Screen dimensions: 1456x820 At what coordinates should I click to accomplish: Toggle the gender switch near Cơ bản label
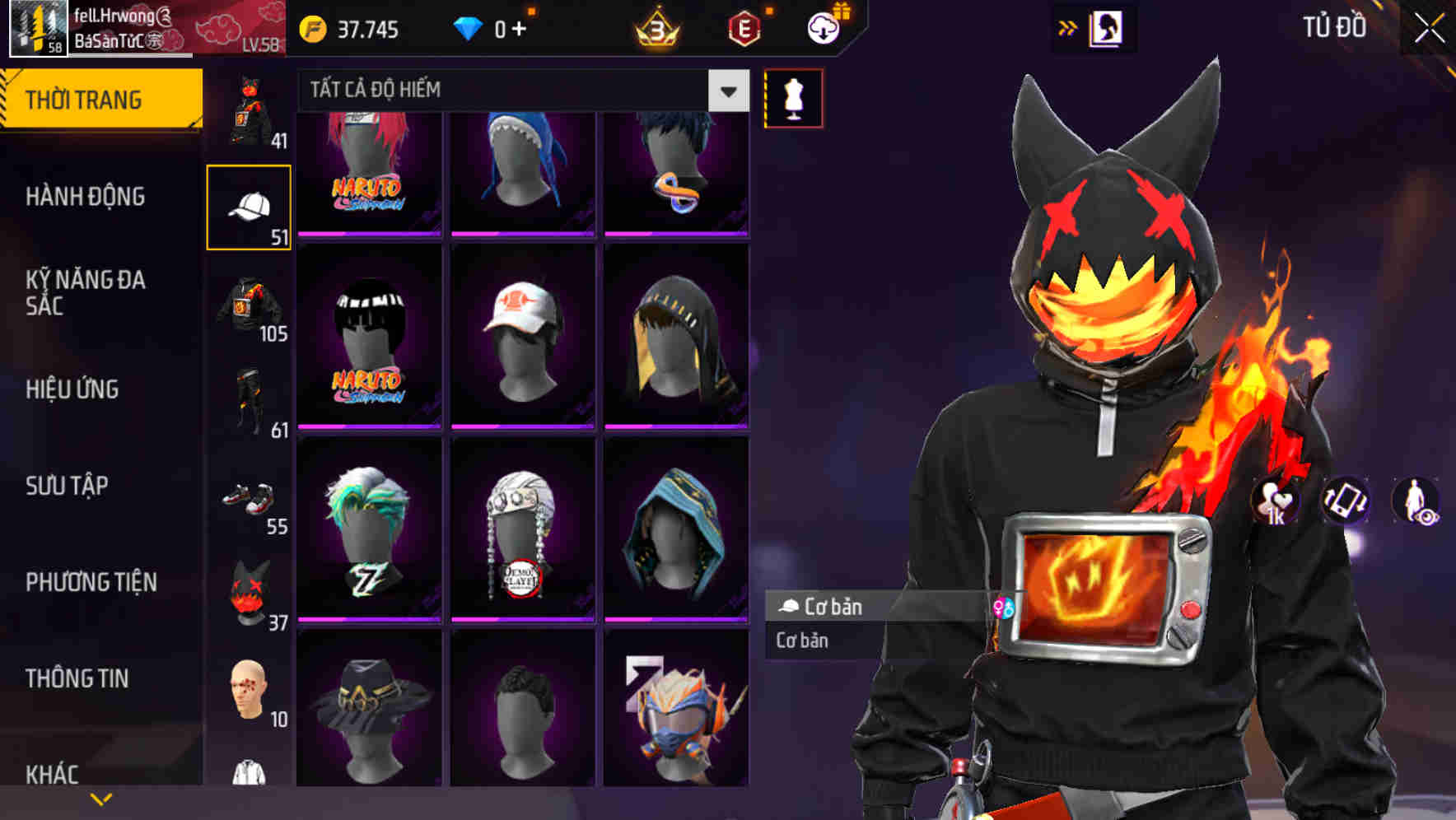[1003, 608]
